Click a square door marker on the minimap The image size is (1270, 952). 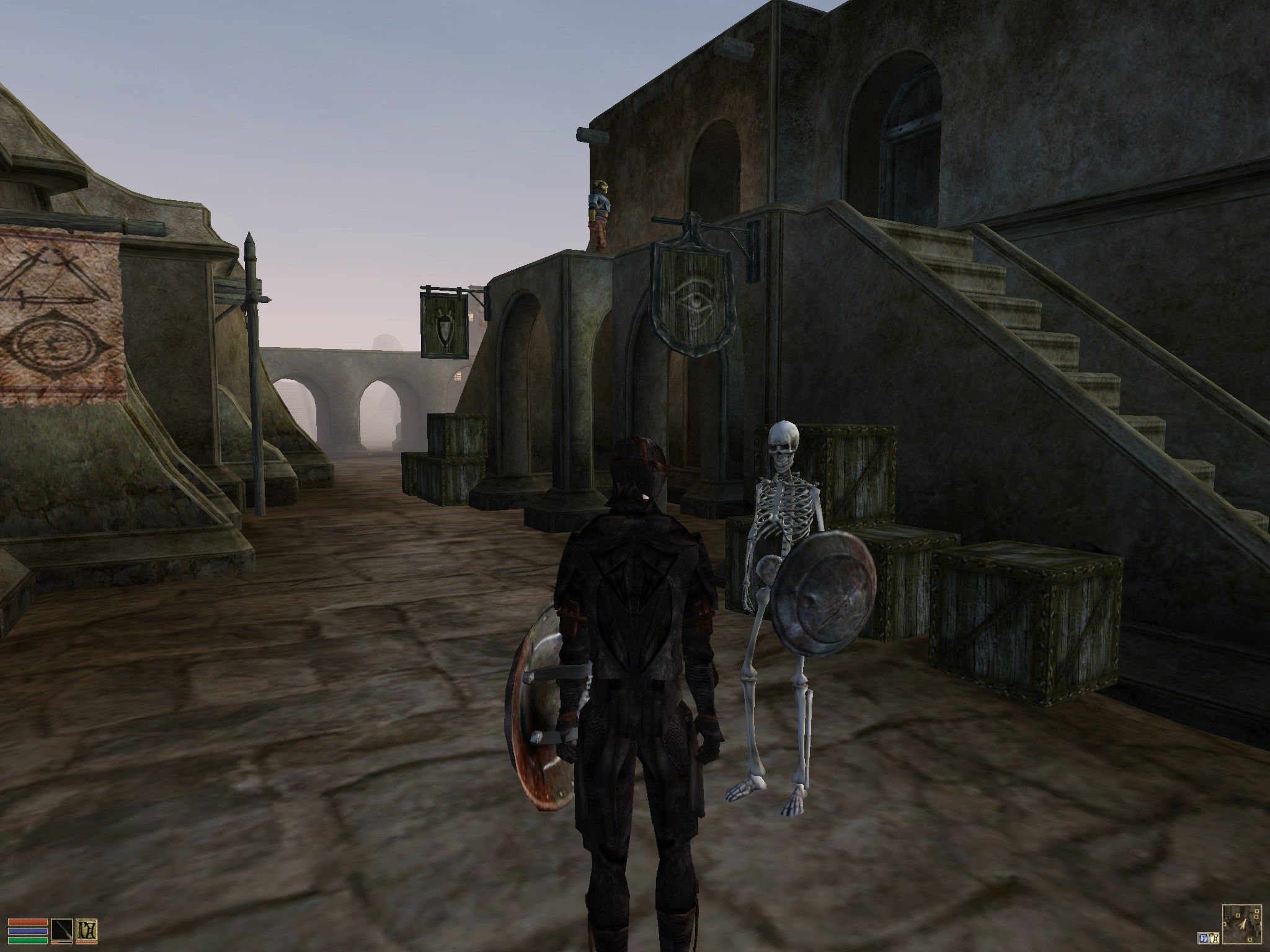(1237, 915)
